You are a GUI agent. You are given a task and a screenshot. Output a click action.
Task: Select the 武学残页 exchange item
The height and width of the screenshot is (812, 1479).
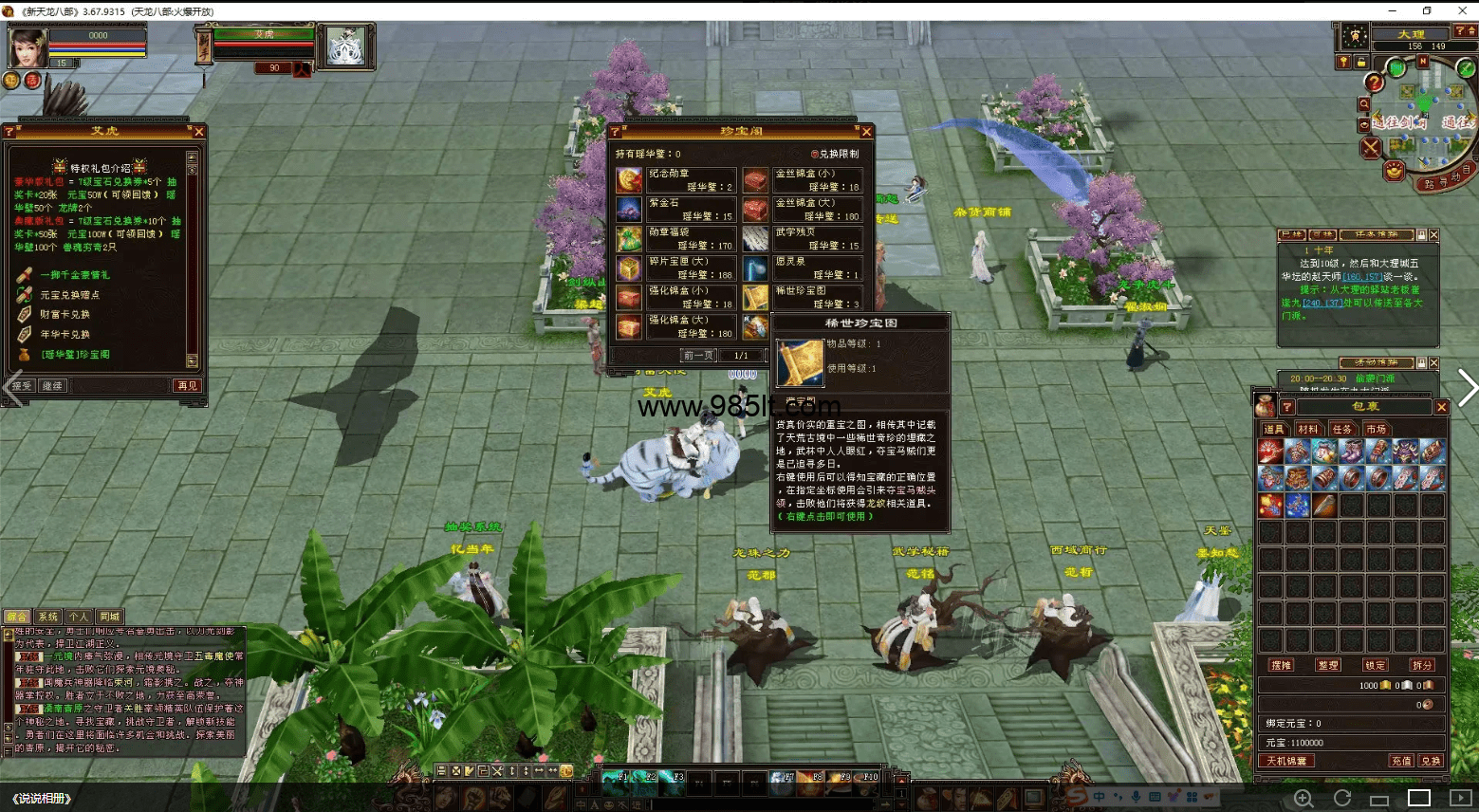(803, 238)
